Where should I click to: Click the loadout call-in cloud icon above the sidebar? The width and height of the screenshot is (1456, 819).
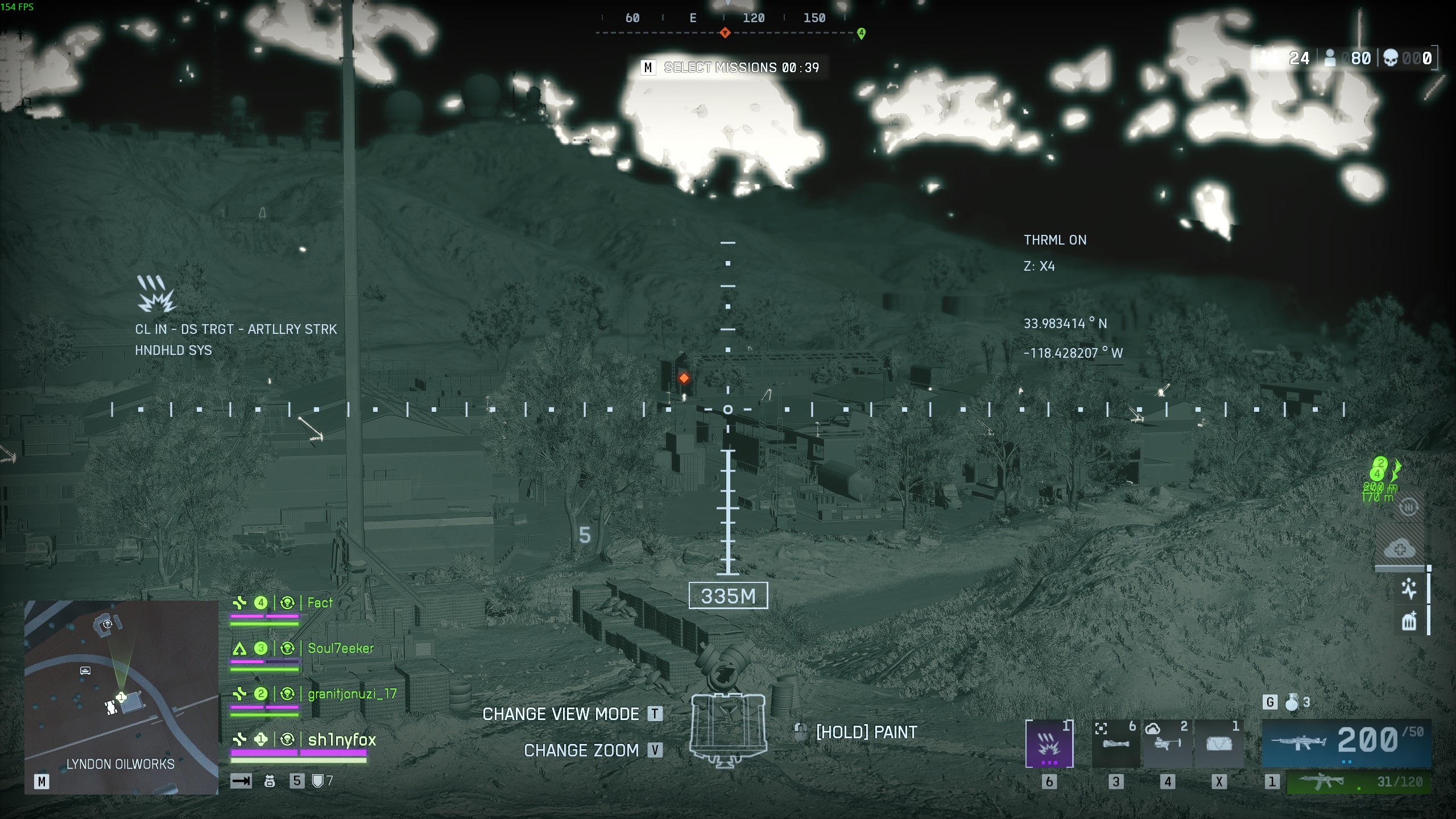click(x=1399, y=549)
